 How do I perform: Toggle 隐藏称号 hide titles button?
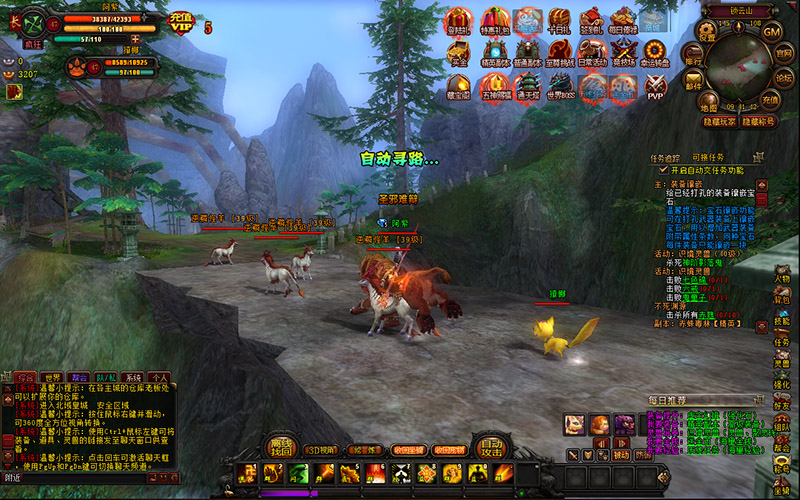[x=759, y=121]
